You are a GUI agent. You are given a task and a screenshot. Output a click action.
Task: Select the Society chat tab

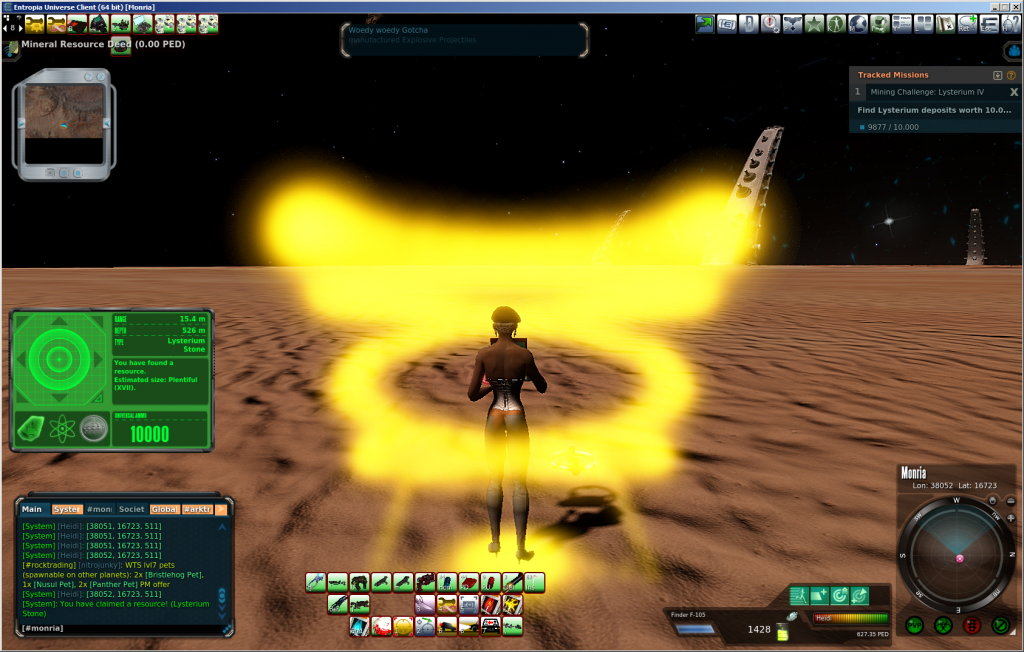131,509
